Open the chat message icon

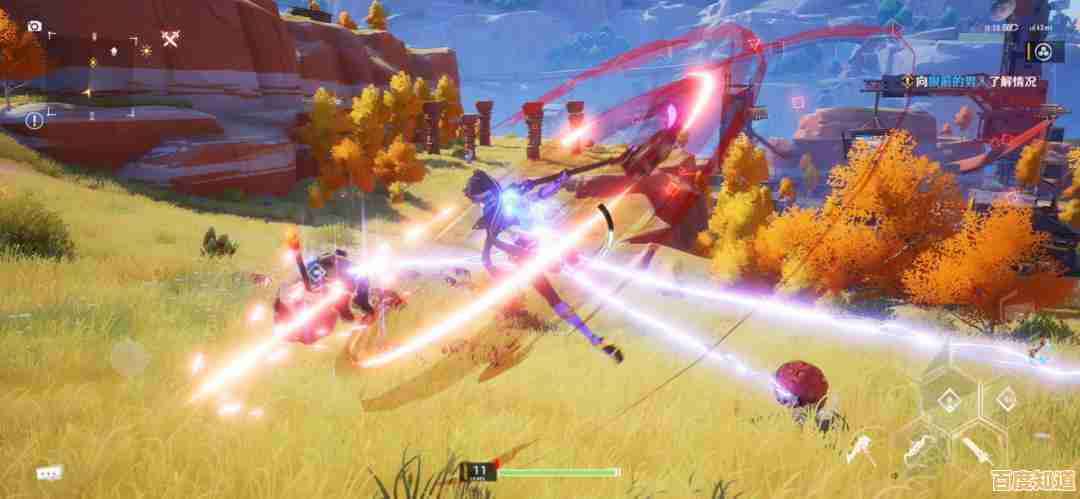pyautogui.click(x=48, y=472)
